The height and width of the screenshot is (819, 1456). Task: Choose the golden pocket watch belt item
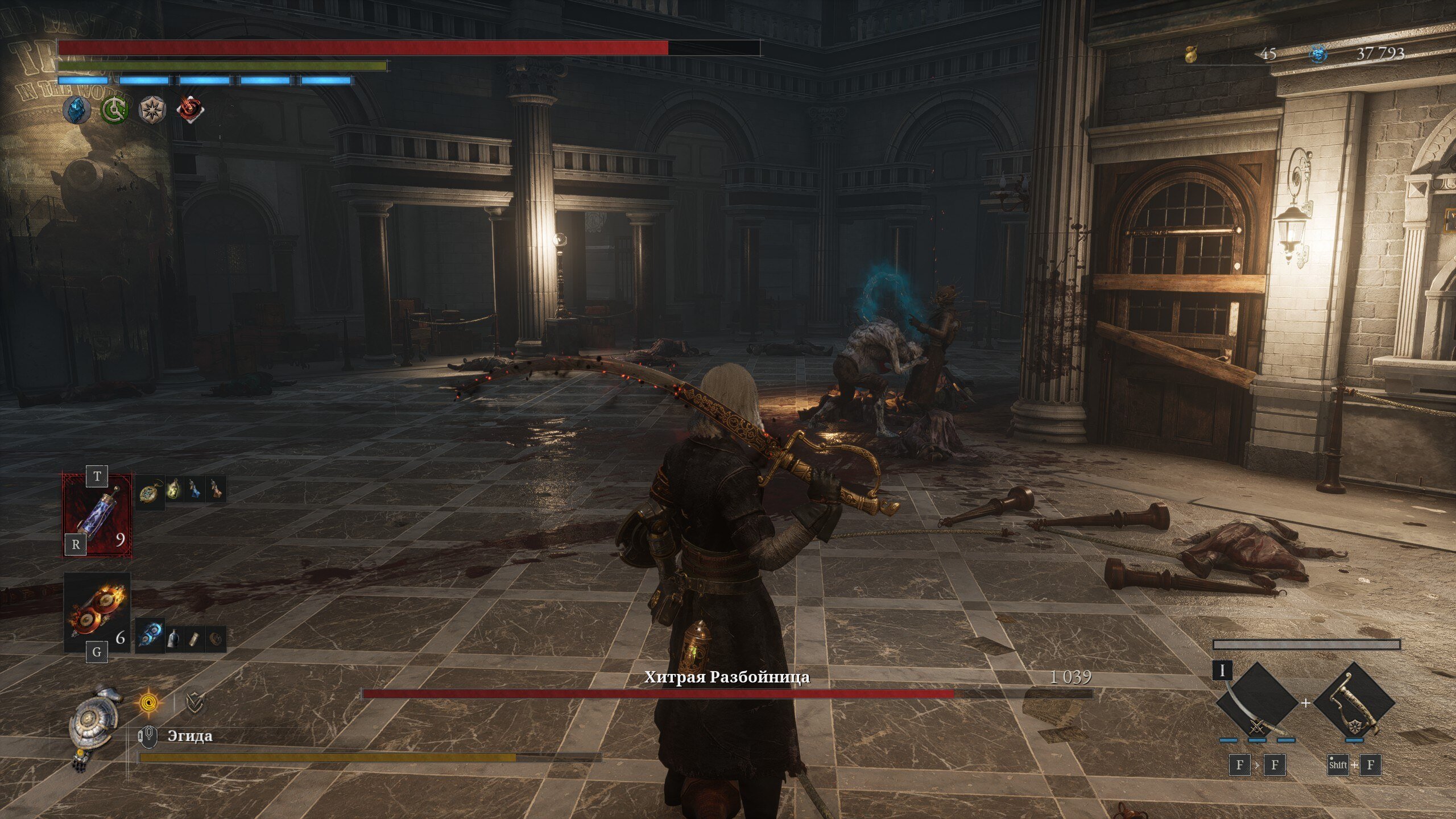(x=149, y=490)
